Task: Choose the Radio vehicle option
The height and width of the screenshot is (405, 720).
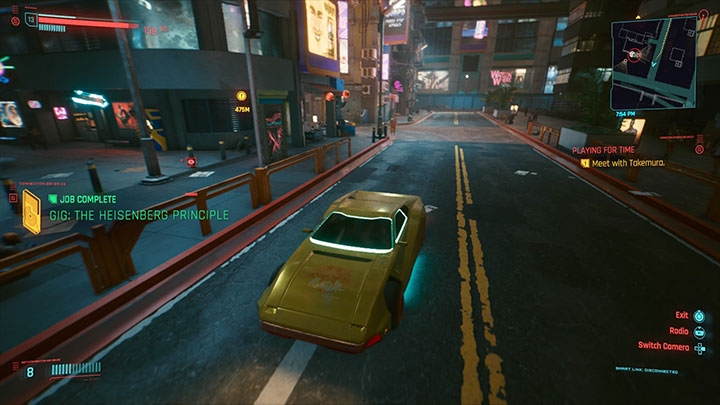Action: click(x=680, y=330)
